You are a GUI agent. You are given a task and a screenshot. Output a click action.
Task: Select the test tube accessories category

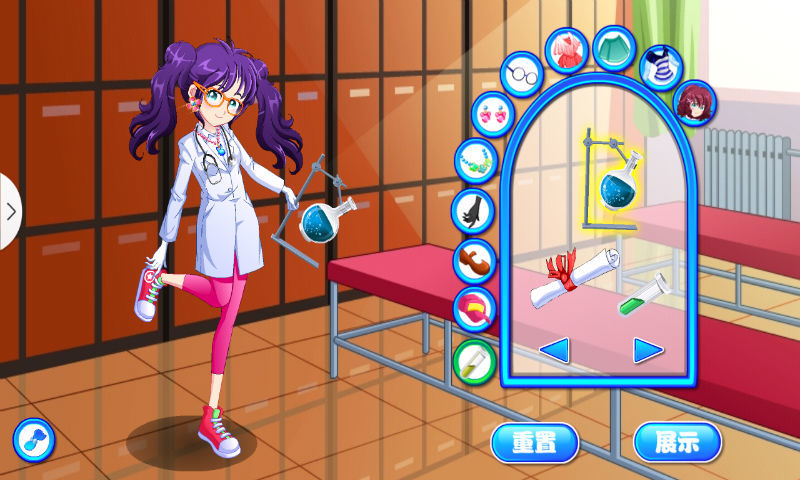[x=475, y=360]
